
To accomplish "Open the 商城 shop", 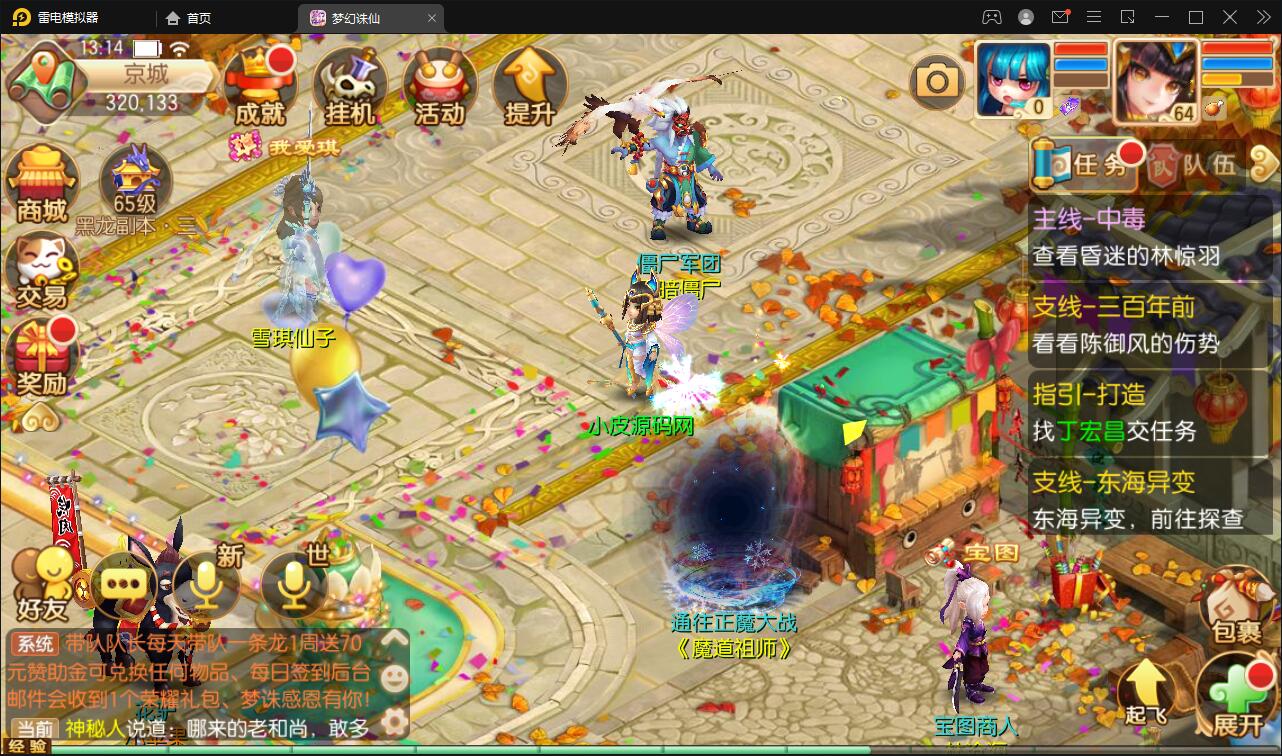I will coord(42,180).
